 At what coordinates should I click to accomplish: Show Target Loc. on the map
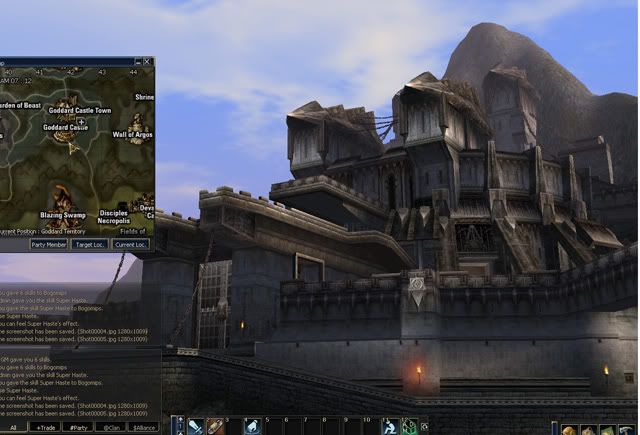[90, 244]
